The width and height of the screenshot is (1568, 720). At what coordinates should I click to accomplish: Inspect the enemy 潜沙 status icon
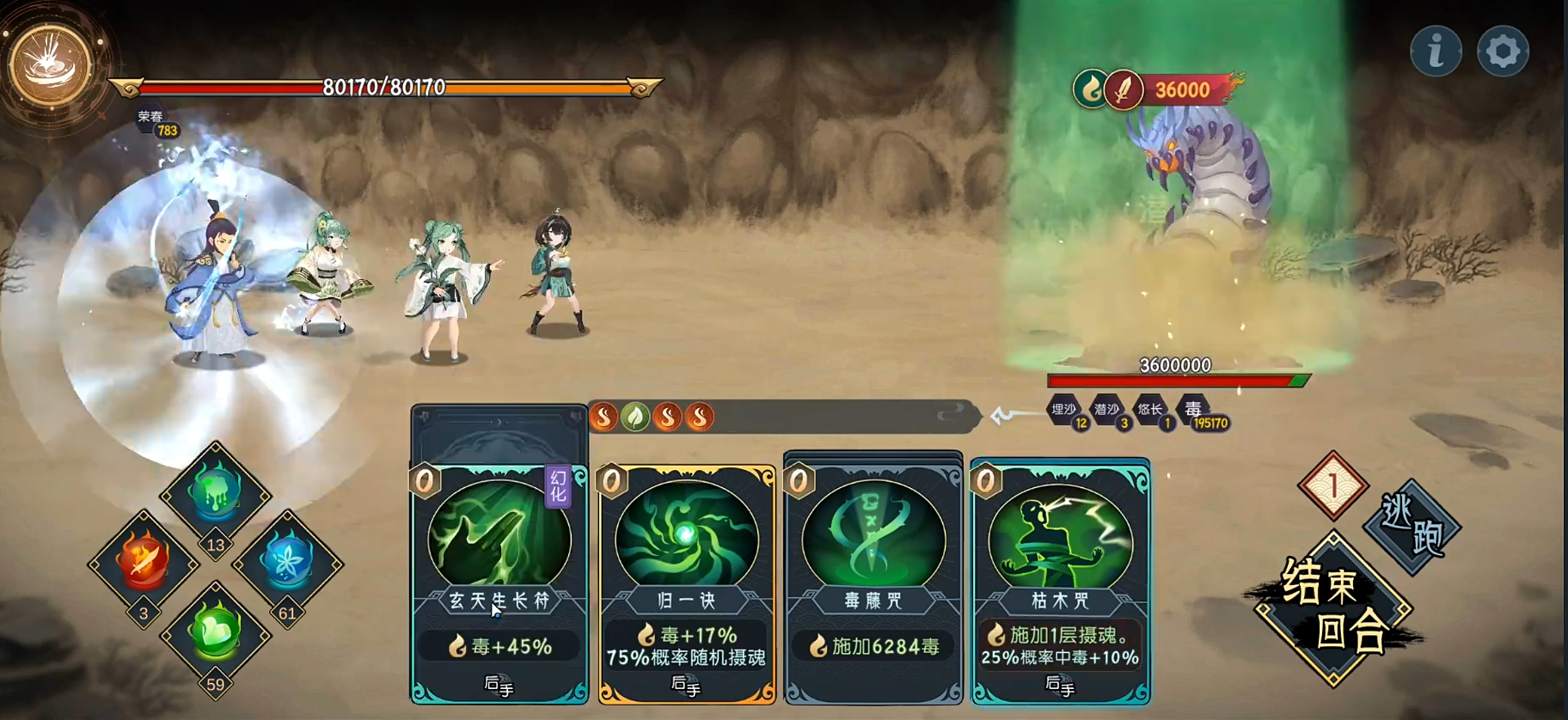click(1107, 410)
